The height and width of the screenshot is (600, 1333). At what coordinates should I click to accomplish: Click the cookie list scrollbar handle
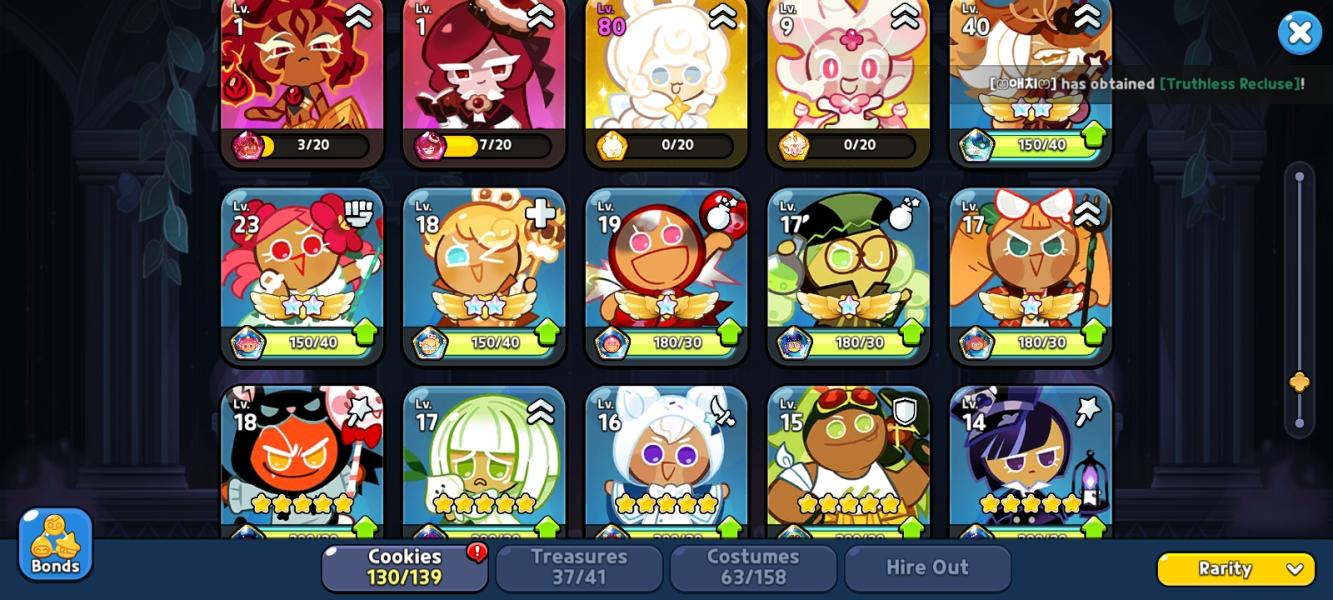1299,382
